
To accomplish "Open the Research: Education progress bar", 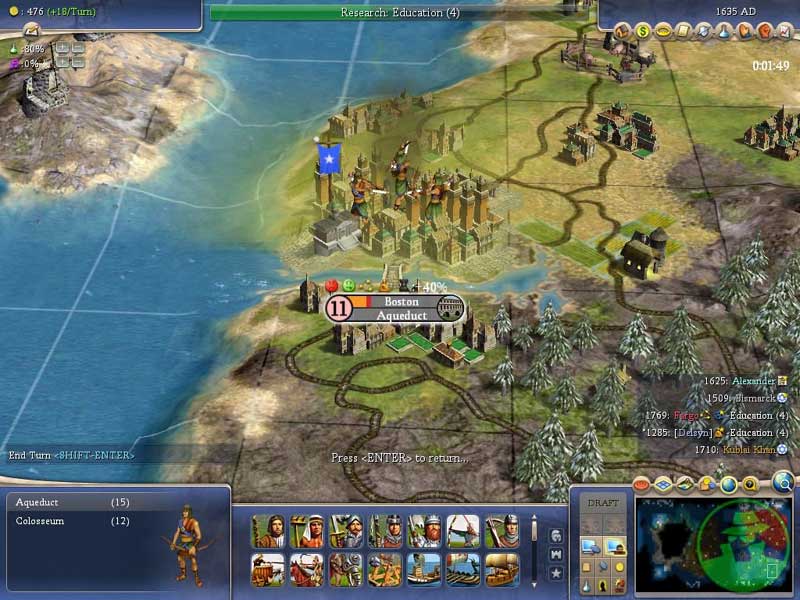I will coord(399,13).
